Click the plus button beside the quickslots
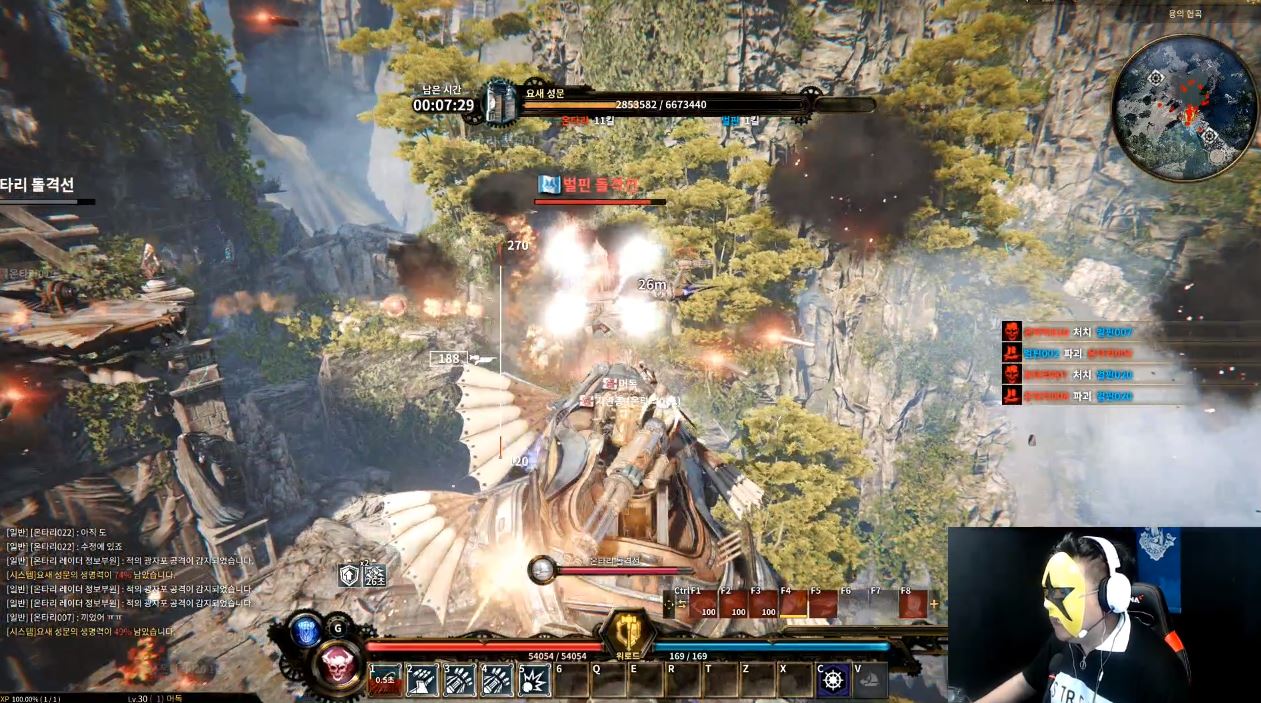1261x703 pixels. pos(935,604)
